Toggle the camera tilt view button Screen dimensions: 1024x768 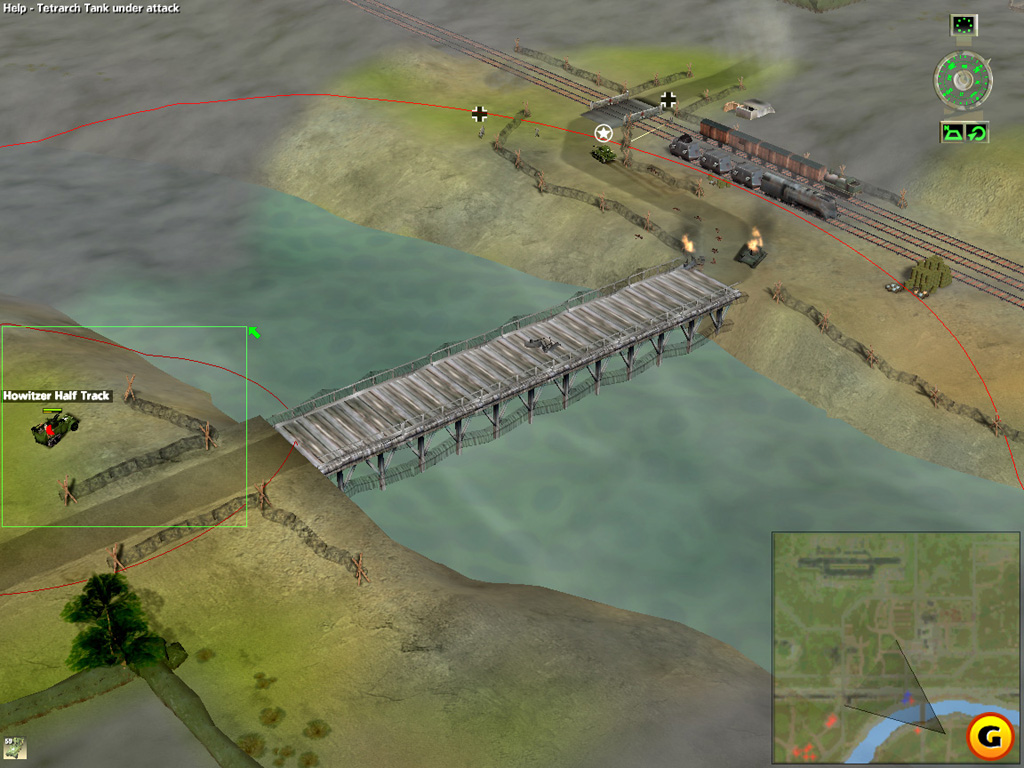pyautogui.click(x=951, y=132)
